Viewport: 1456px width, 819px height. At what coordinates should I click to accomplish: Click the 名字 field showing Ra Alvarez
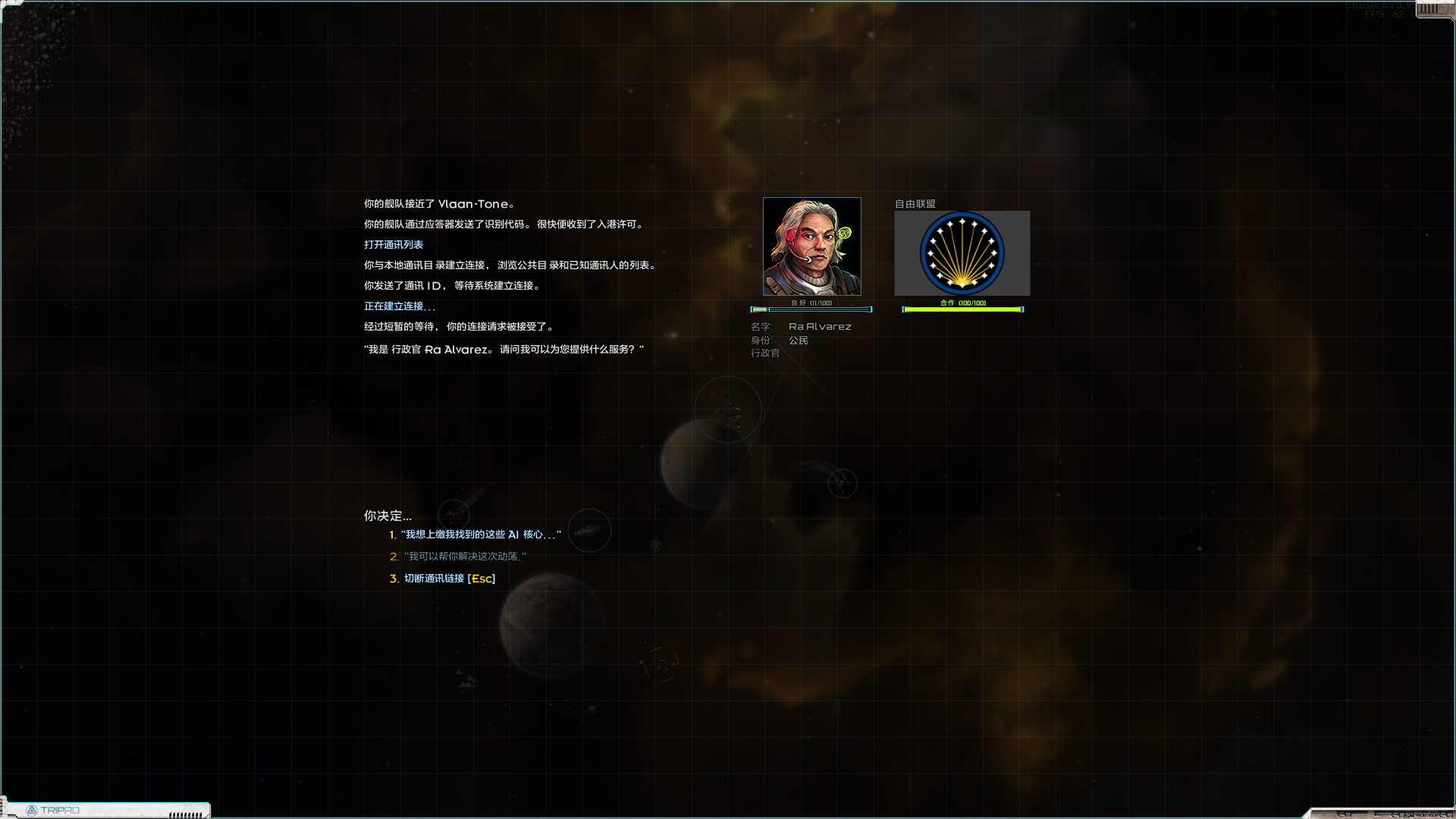(x=800, y=326)
